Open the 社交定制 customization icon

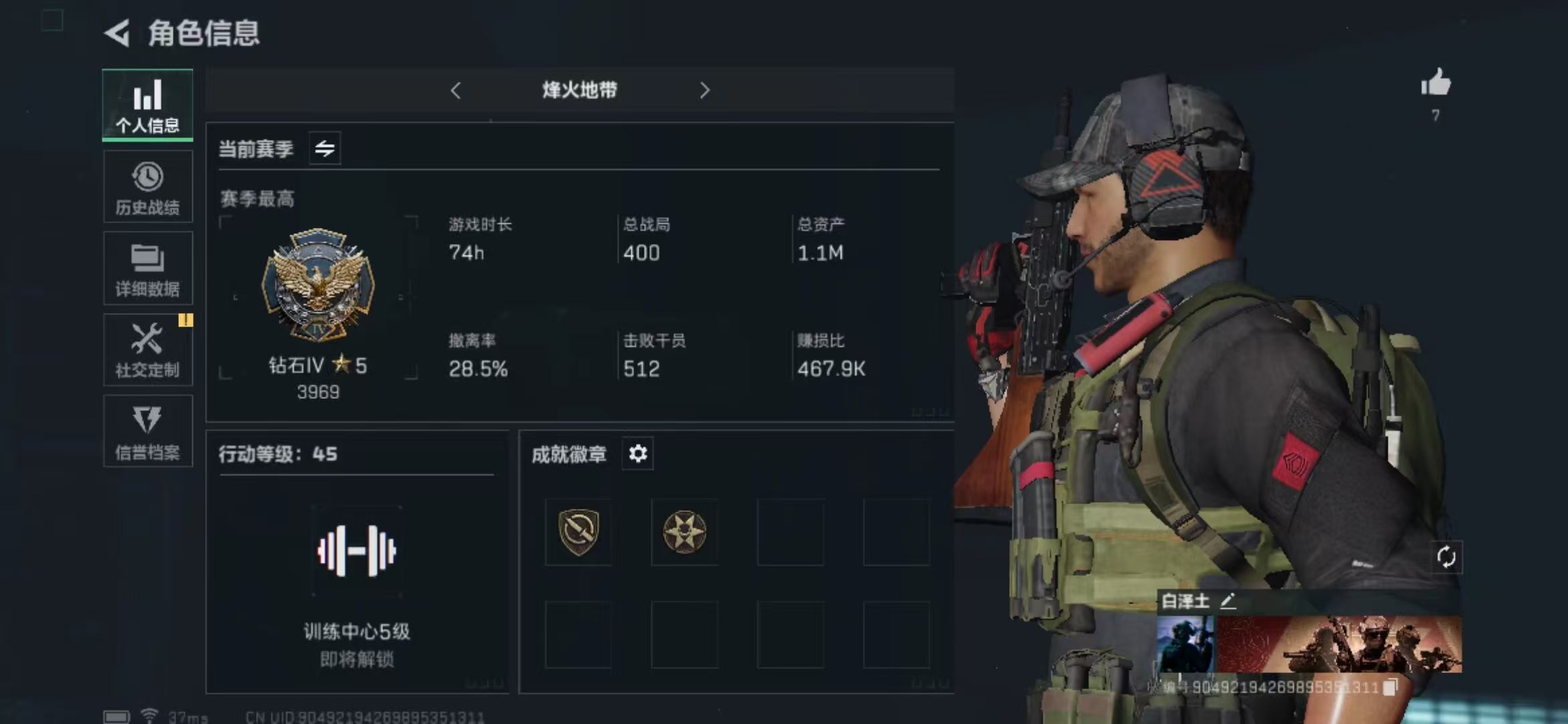(x=147, y=350)
